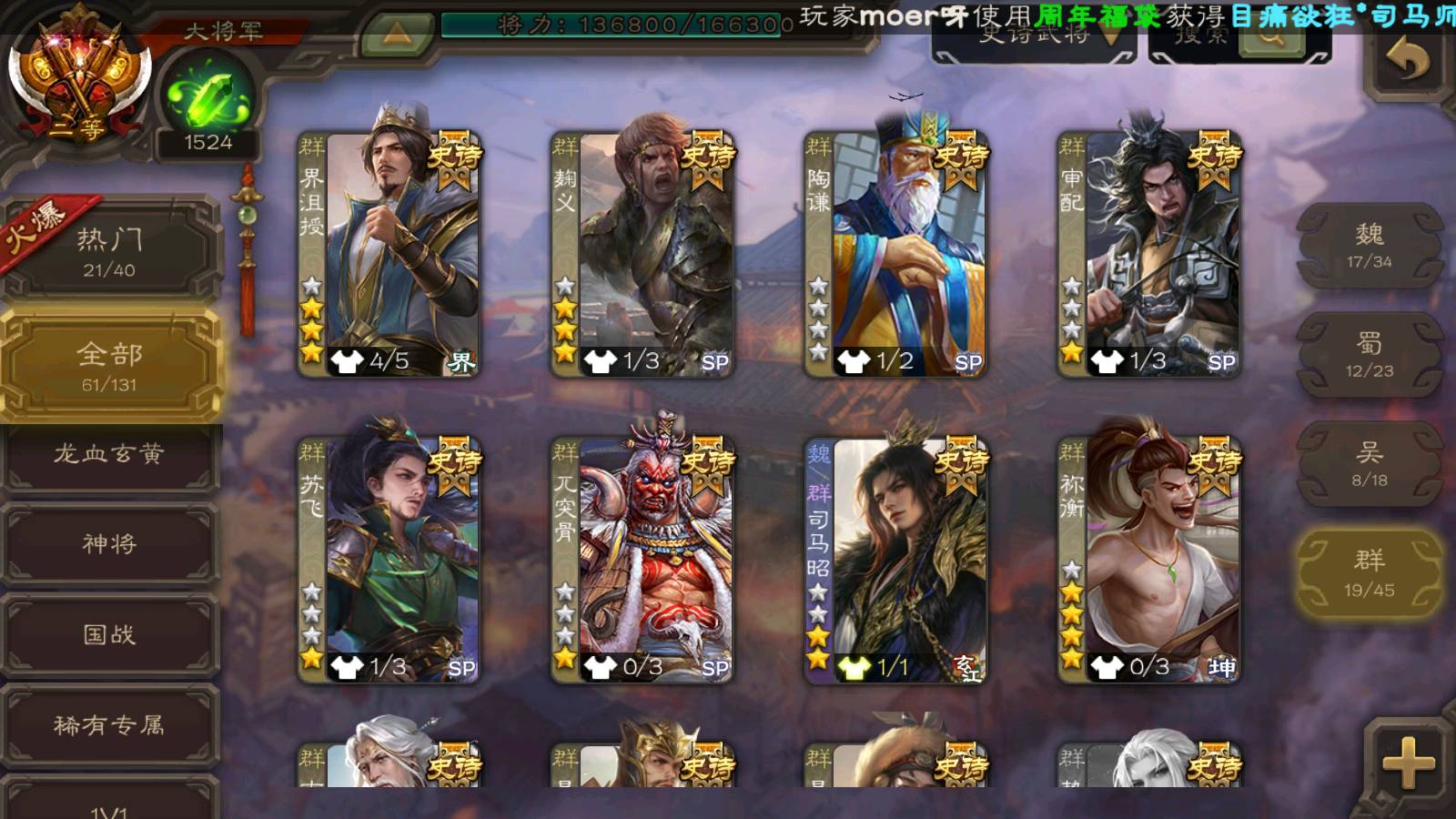This screenshot has height=819, width=1456.
Task: Pick the 审配 hero card
Action: (1149, 255)
